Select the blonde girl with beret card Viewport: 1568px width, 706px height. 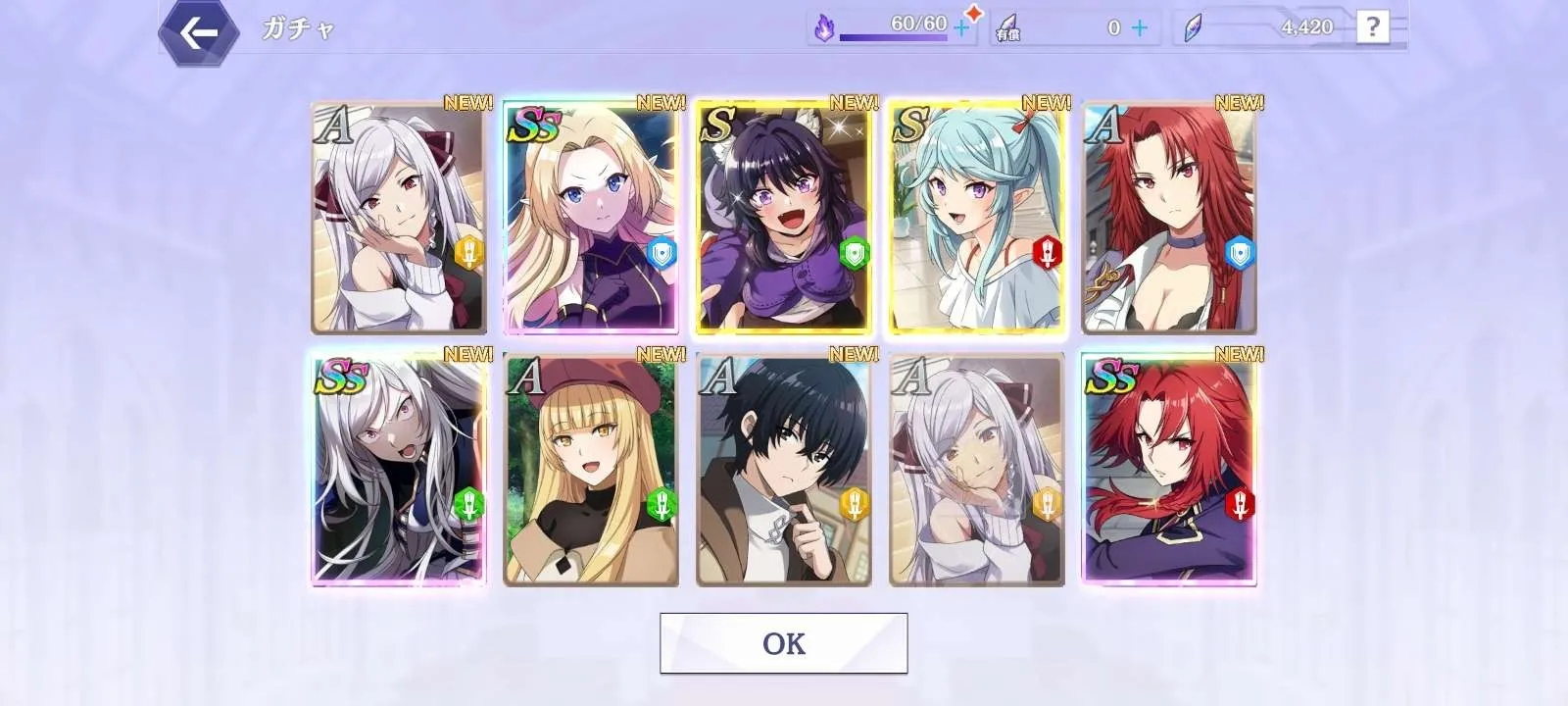click(591, 471)
